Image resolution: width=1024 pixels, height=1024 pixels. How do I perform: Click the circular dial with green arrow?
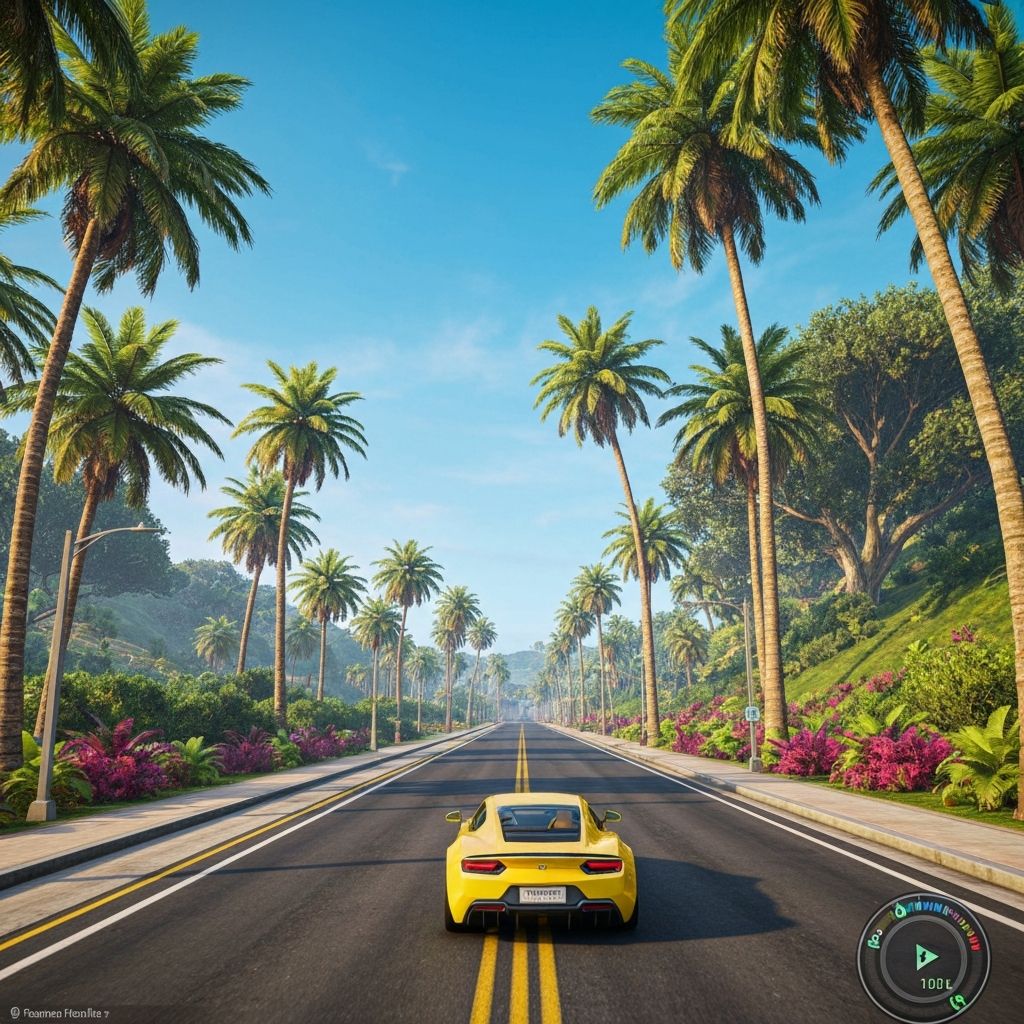point(923,958)
